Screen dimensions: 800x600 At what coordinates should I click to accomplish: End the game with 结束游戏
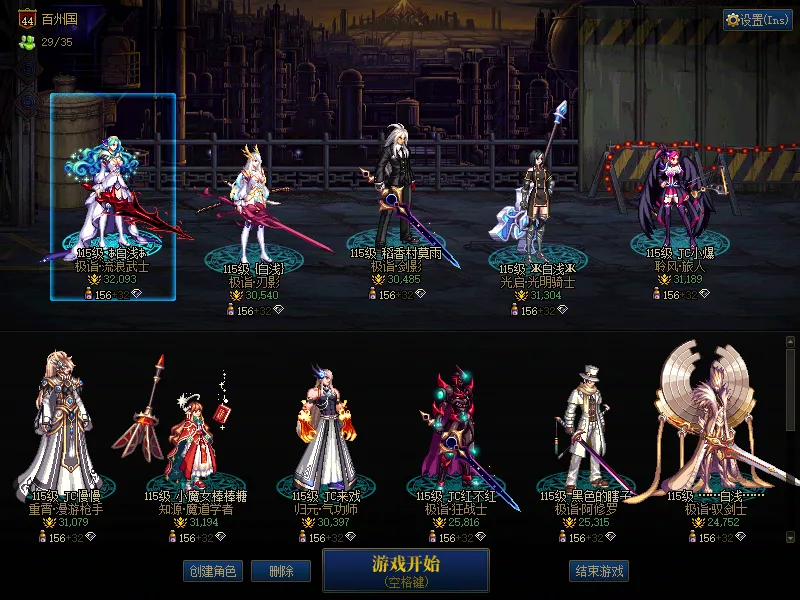point(599,571)
